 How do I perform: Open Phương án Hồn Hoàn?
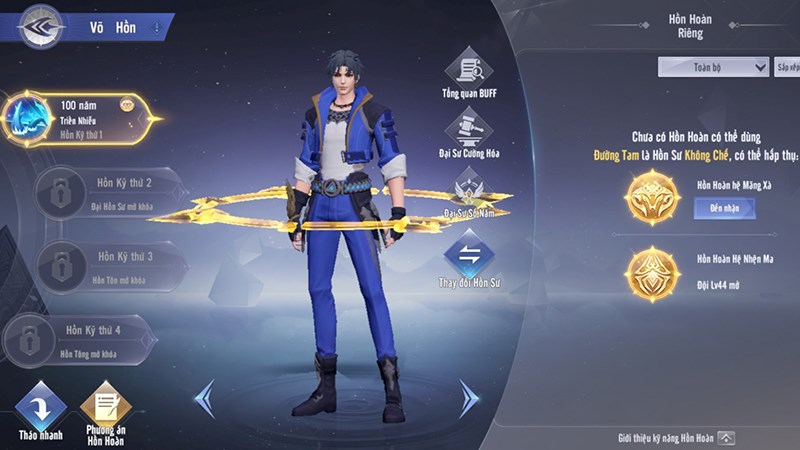click(x=105, y=411)
